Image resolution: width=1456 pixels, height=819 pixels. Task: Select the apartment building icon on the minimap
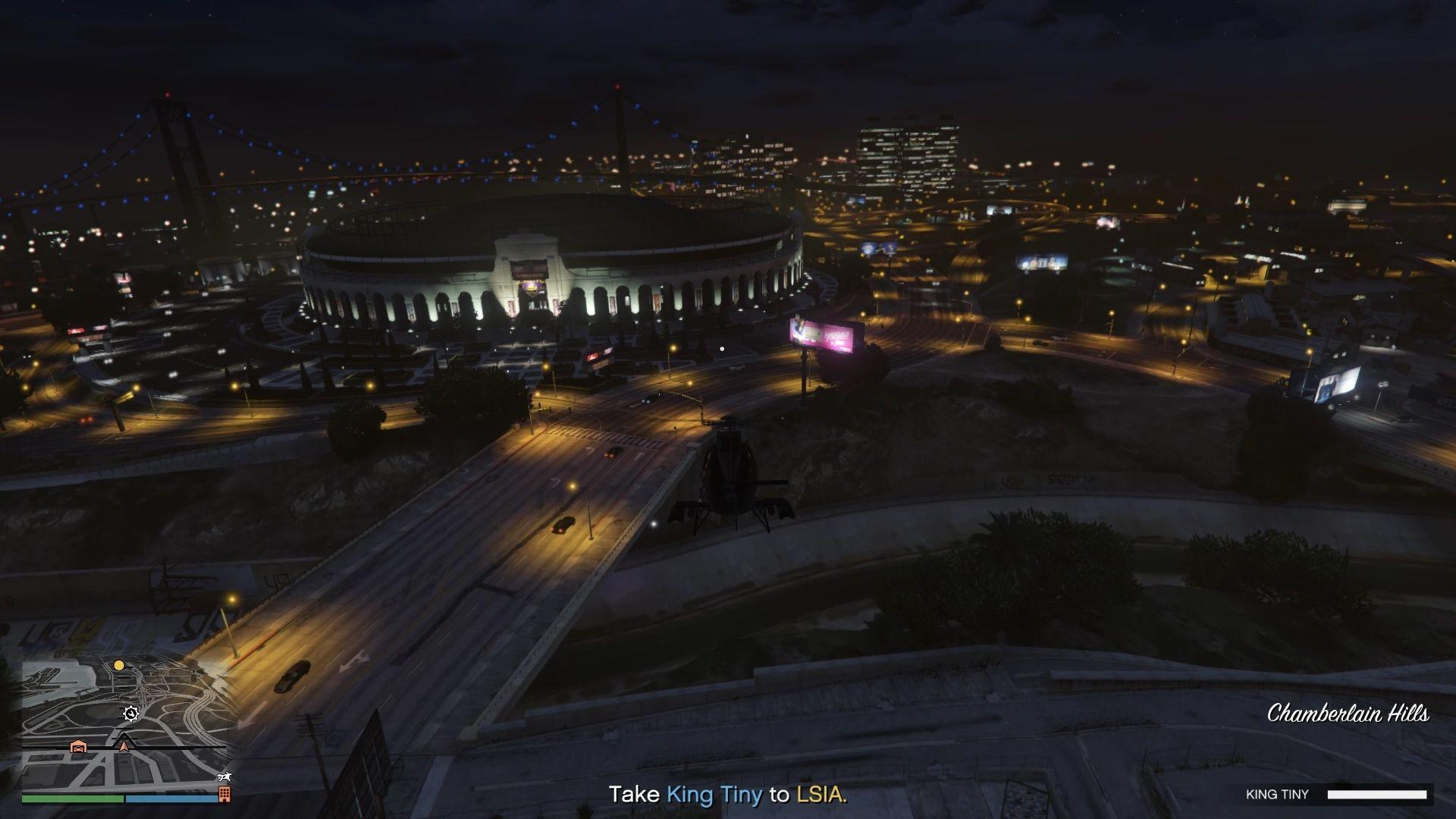224,794
